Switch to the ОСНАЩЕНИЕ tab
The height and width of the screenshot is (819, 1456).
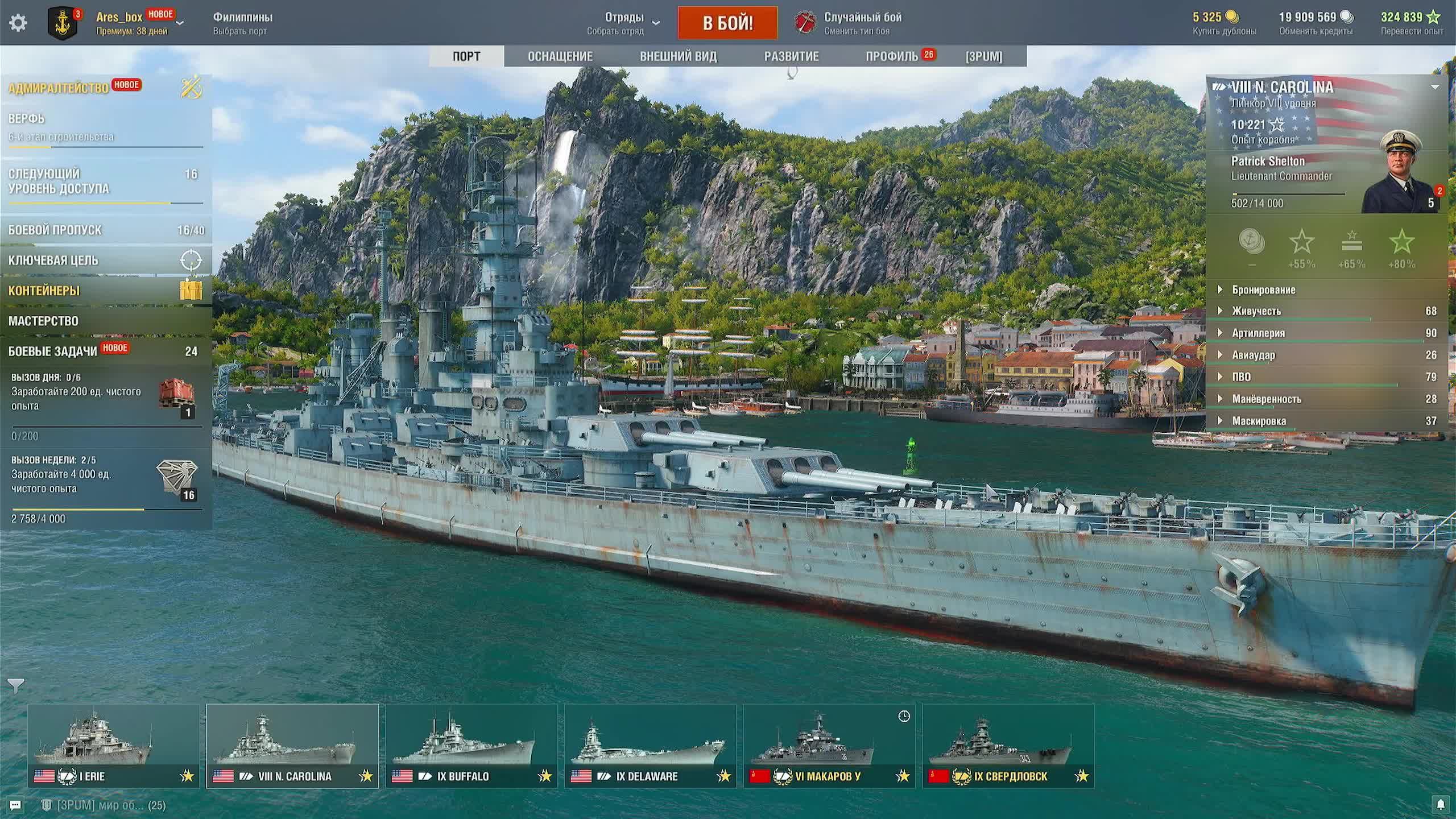click(560, 56)
